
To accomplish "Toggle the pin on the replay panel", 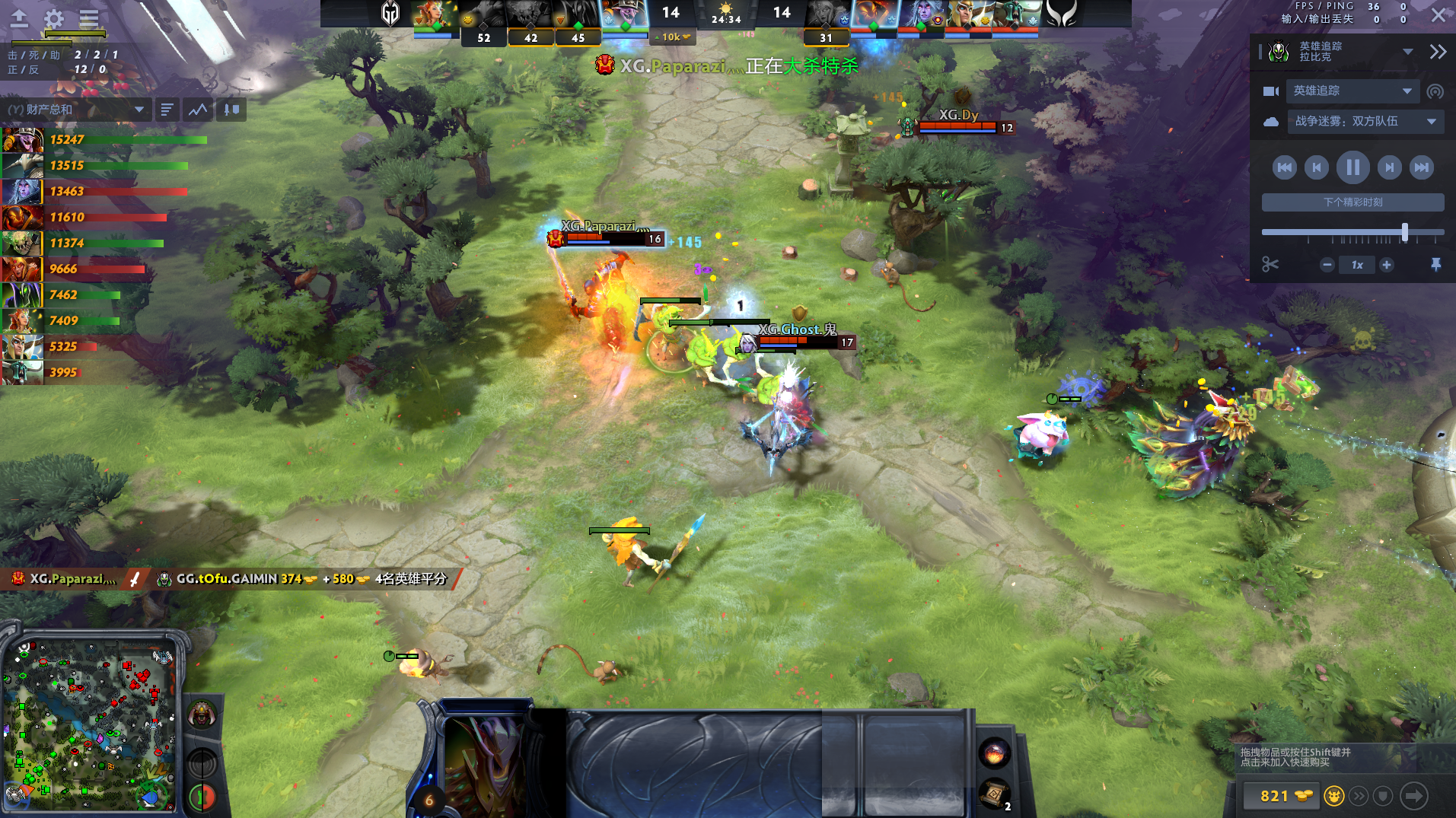I will (x=1435, y=265).
